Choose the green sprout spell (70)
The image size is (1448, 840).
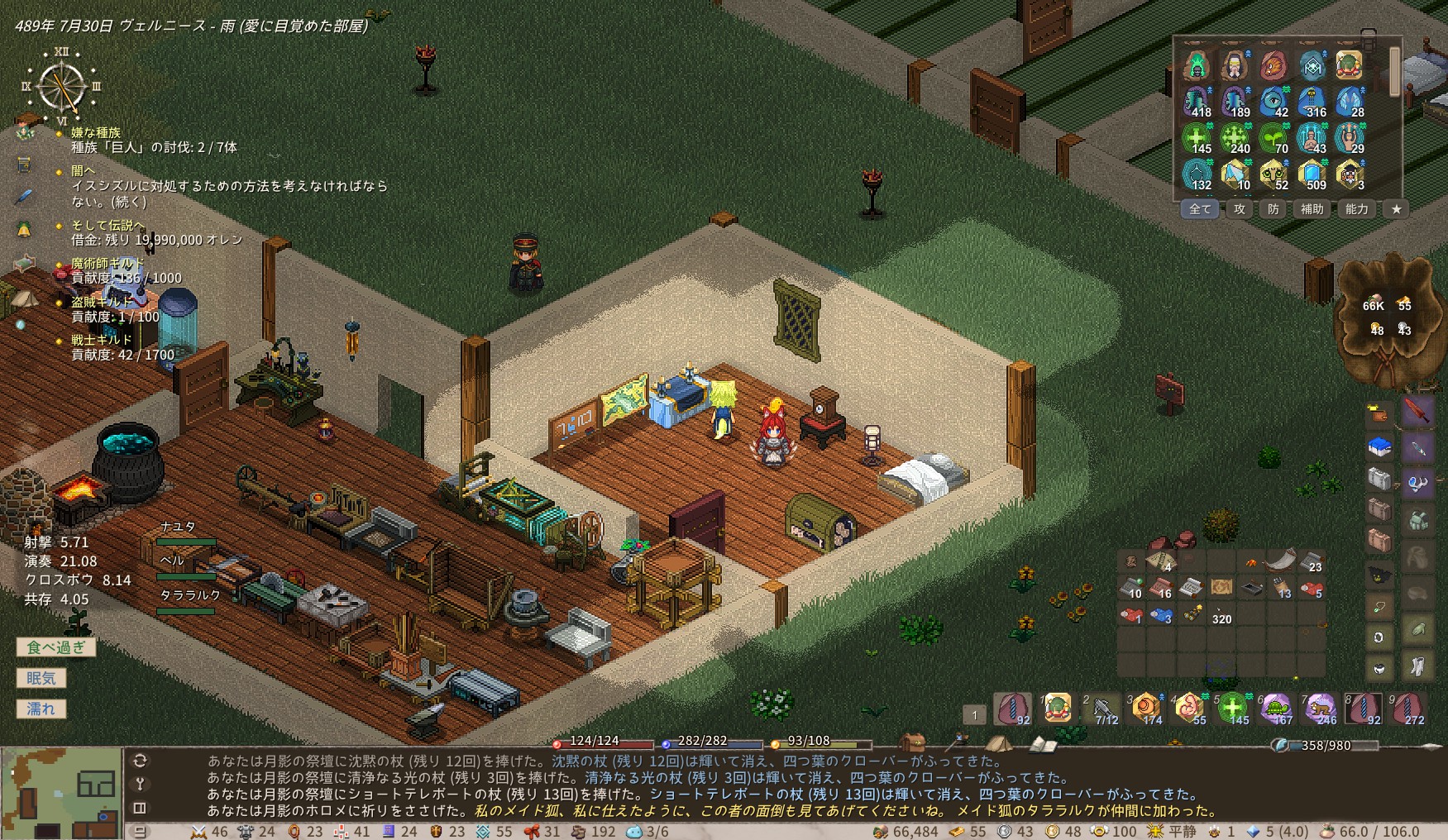(x=1274, y=137)
